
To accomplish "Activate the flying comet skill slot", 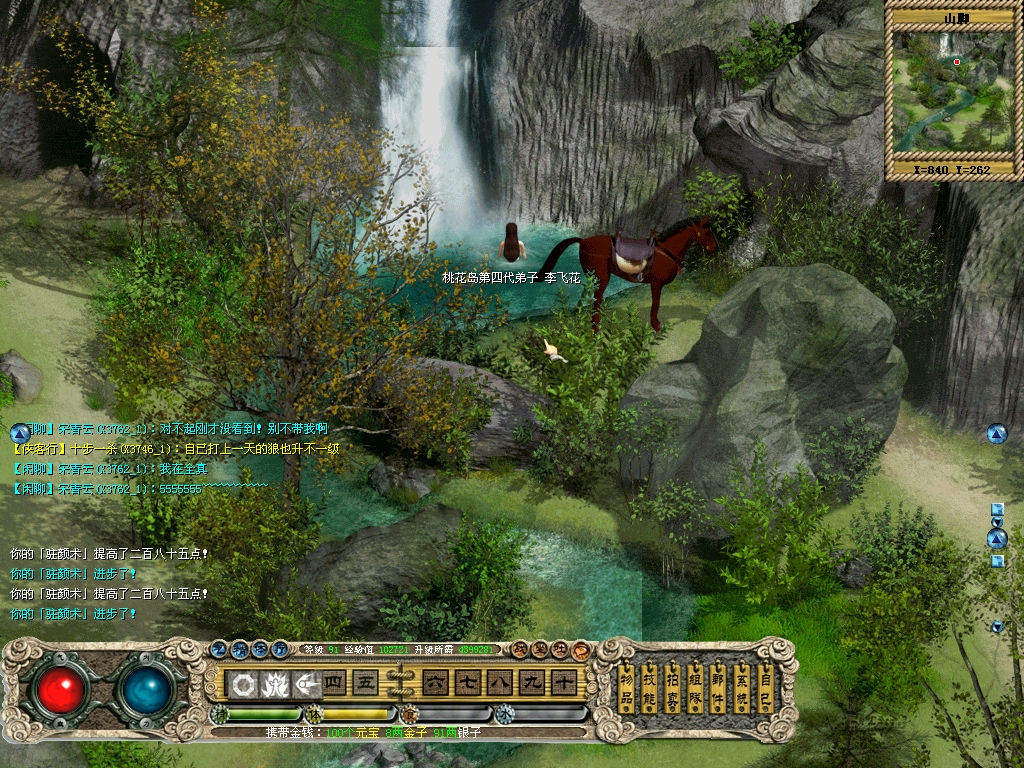I will click(306, 684).
